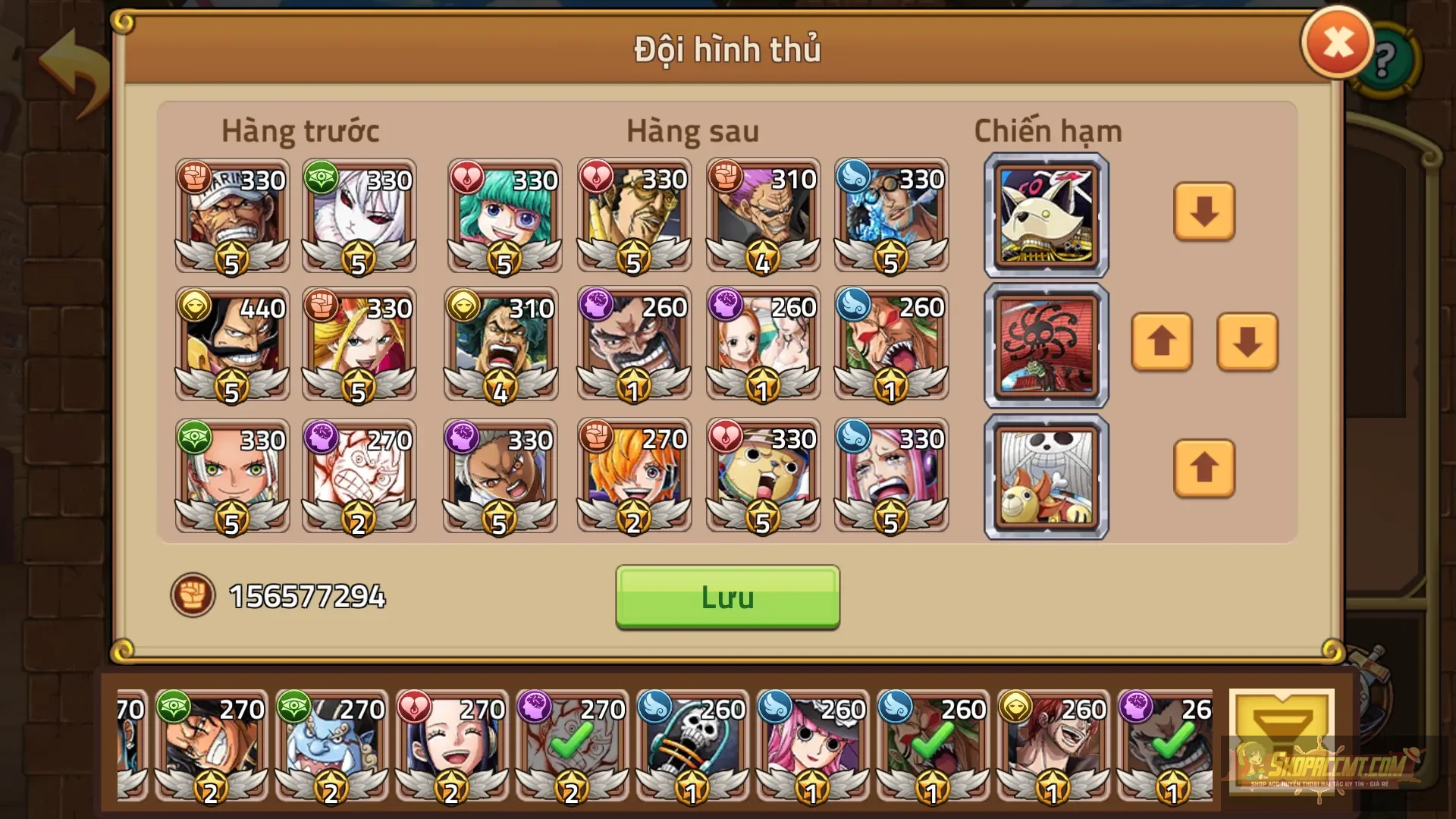Select the Chiến hạm section header

pyautogui.click(x=1046, y=130)
